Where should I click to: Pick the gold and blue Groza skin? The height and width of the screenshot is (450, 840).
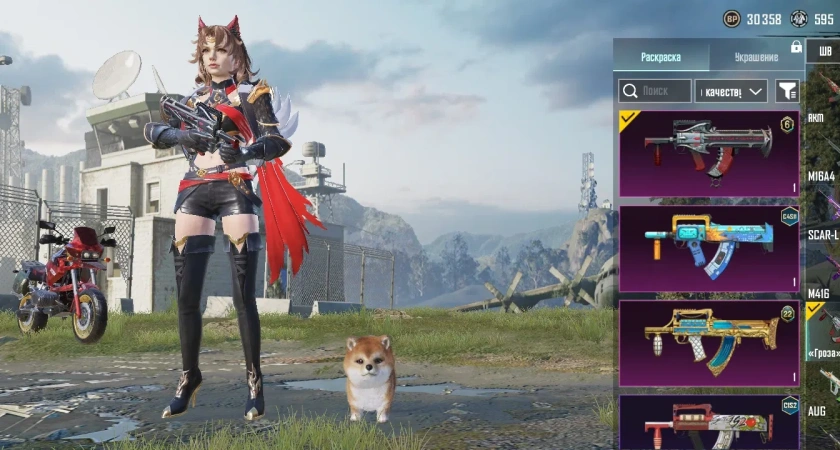click(x=709, y=343)
